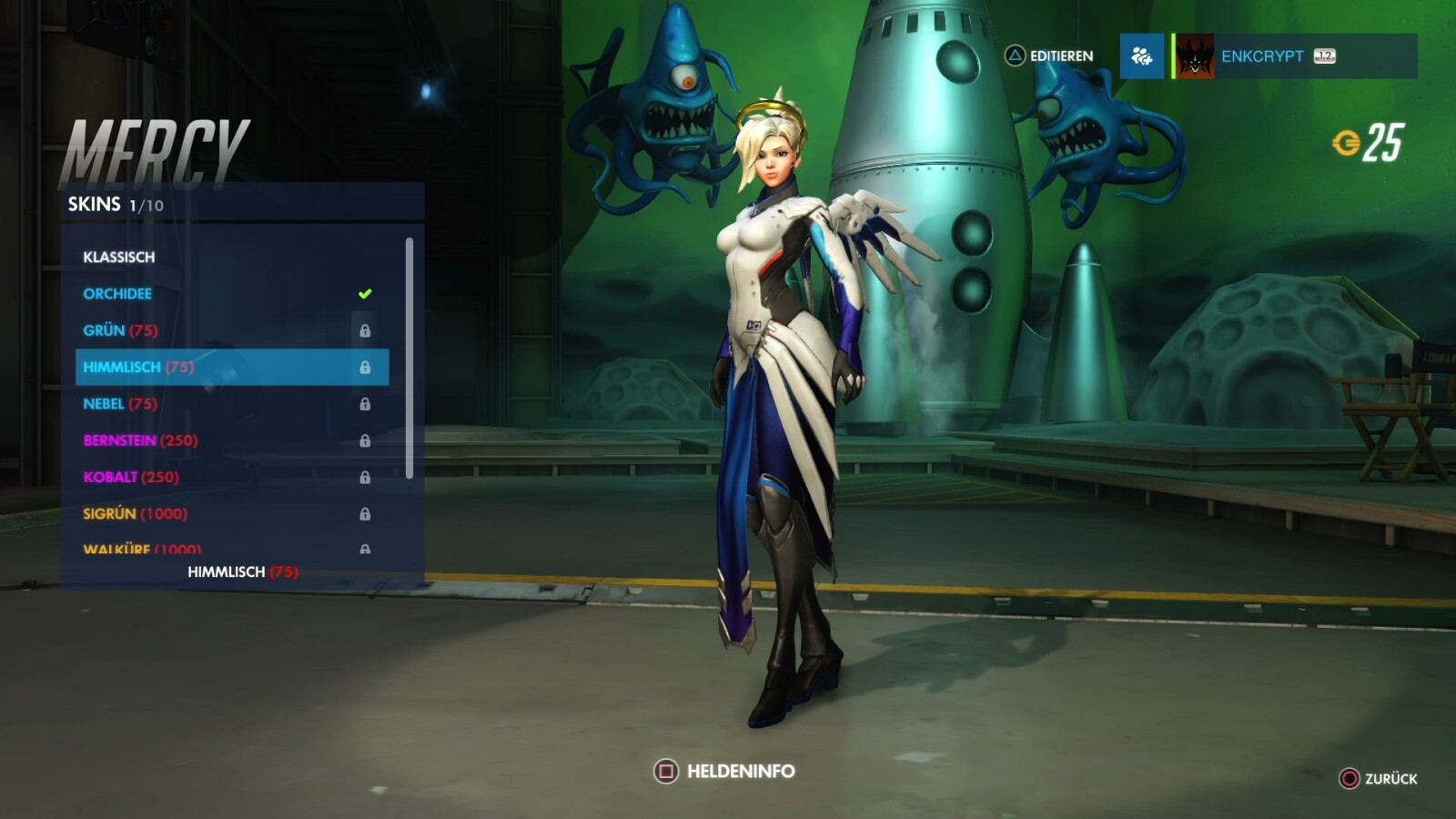The height and width of the screenshot is (819, 1456).
Task: Click the square Heldeninfo prompt icon
Action: tap(665, 771)
